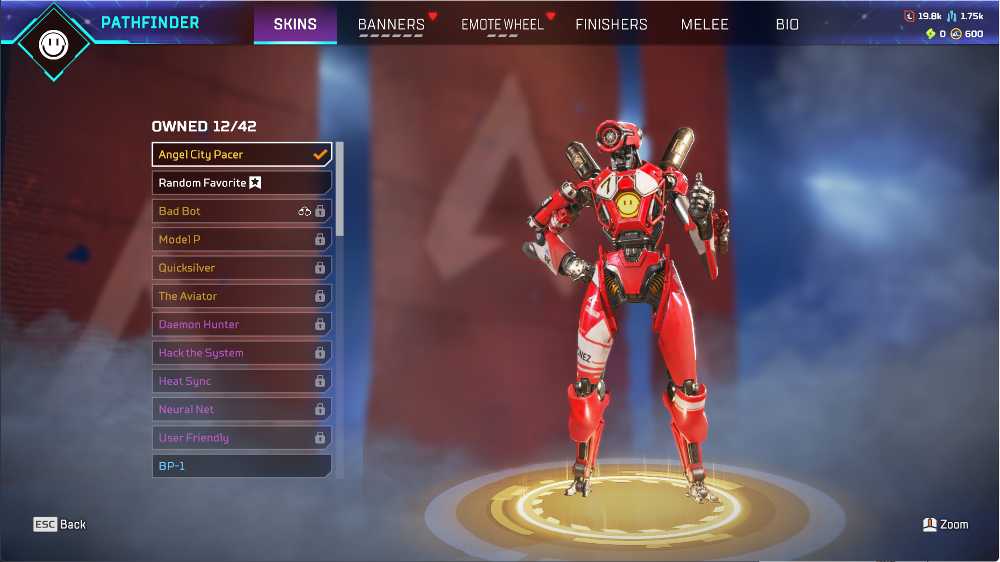Screen dimensions: 1000x562
Task: Select the Hack the System skin
Action: coord(242,353)
